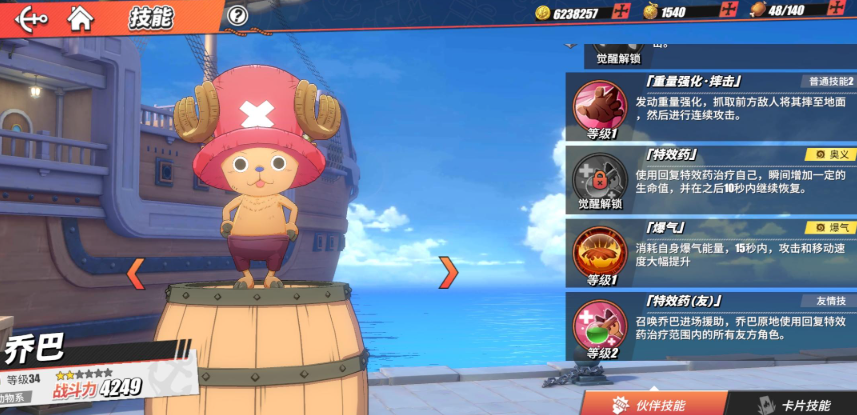
Task: Select the 特效药(友) friendship skill icon
Action: point(599,325)
